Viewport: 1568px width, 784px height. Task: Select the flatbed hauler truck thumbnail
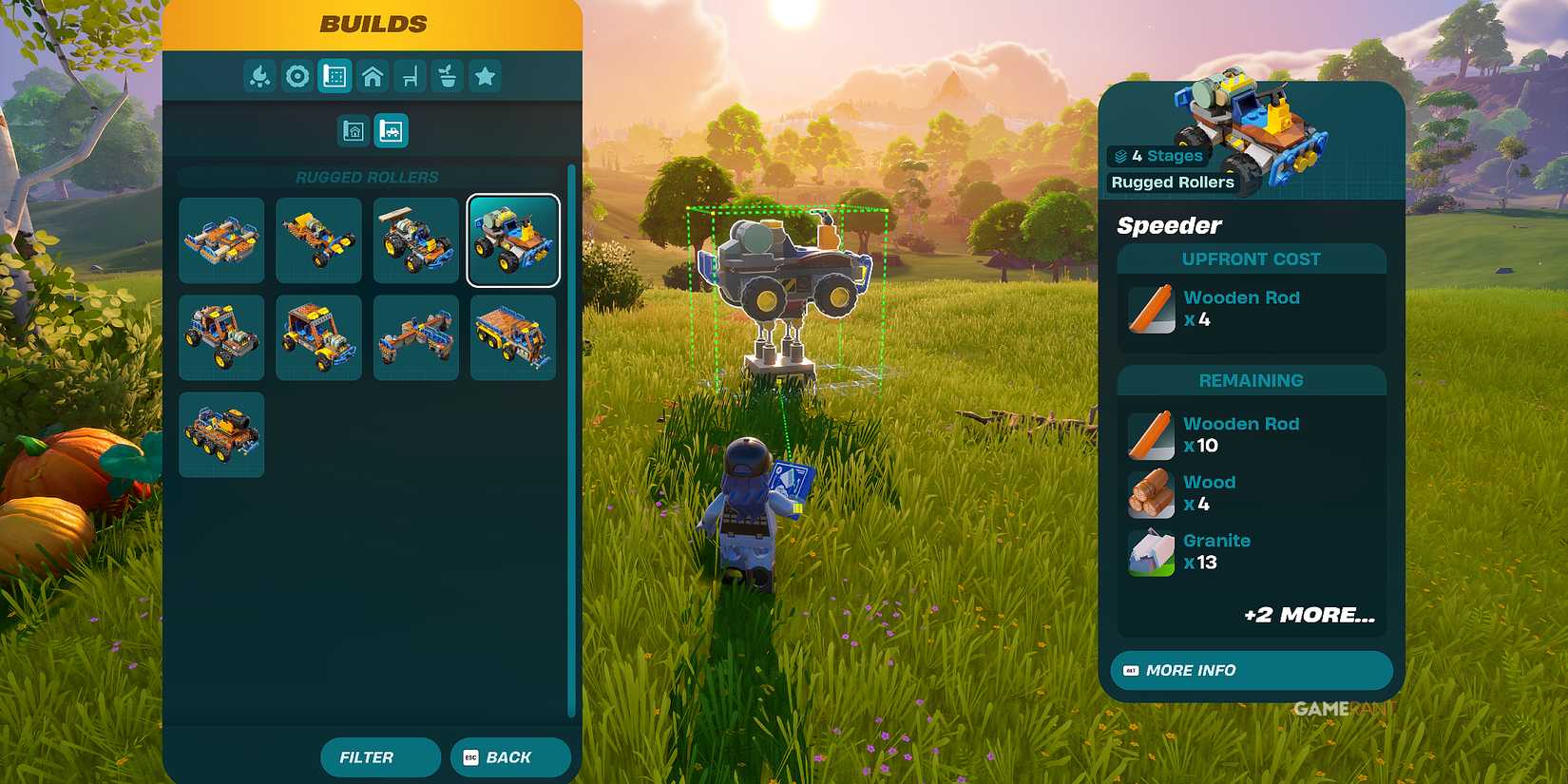(x=513, y=337)
